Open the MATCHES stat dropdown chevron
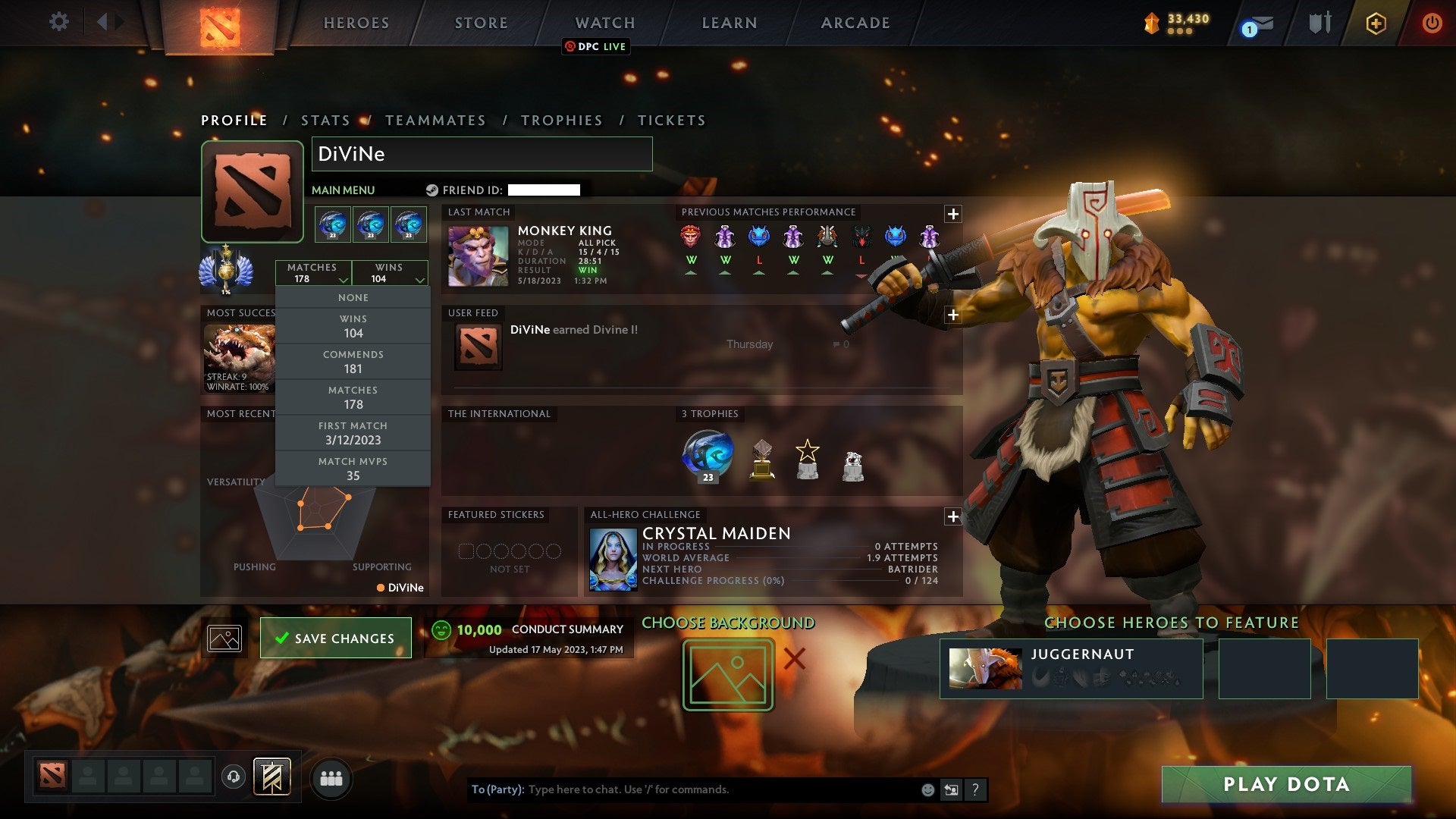Image resolution: width=1456 pixels, height=819 pixels. point(343,278)
